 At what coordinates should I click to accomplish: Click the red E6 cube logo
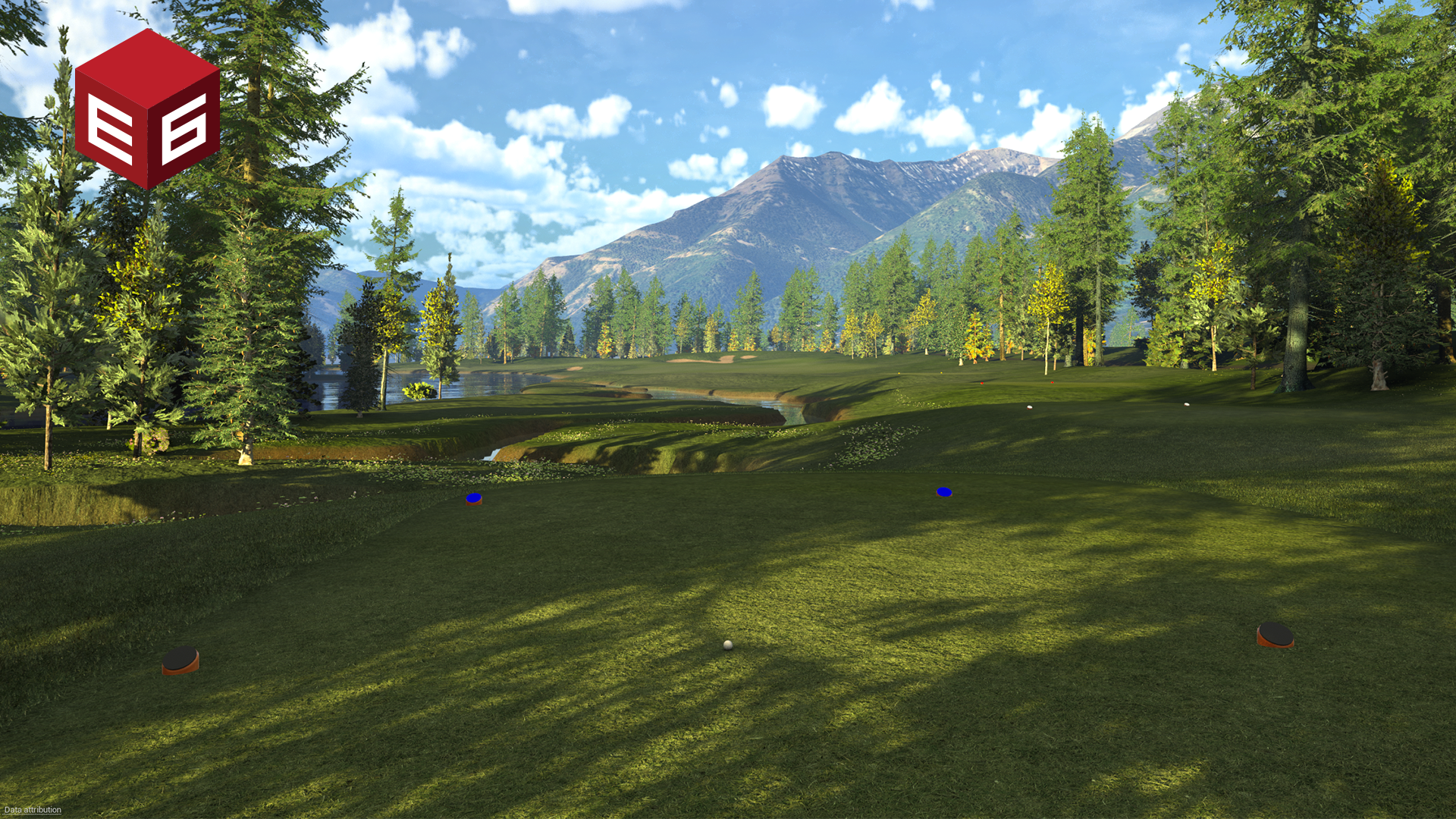(147, 109)
